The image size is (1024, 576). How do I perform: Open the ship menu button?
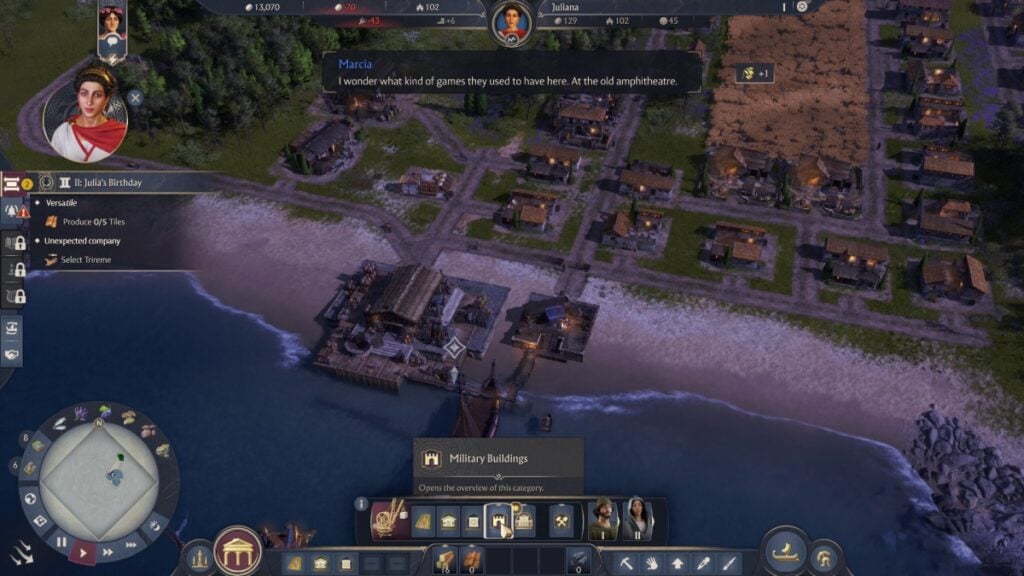(785, 551)
